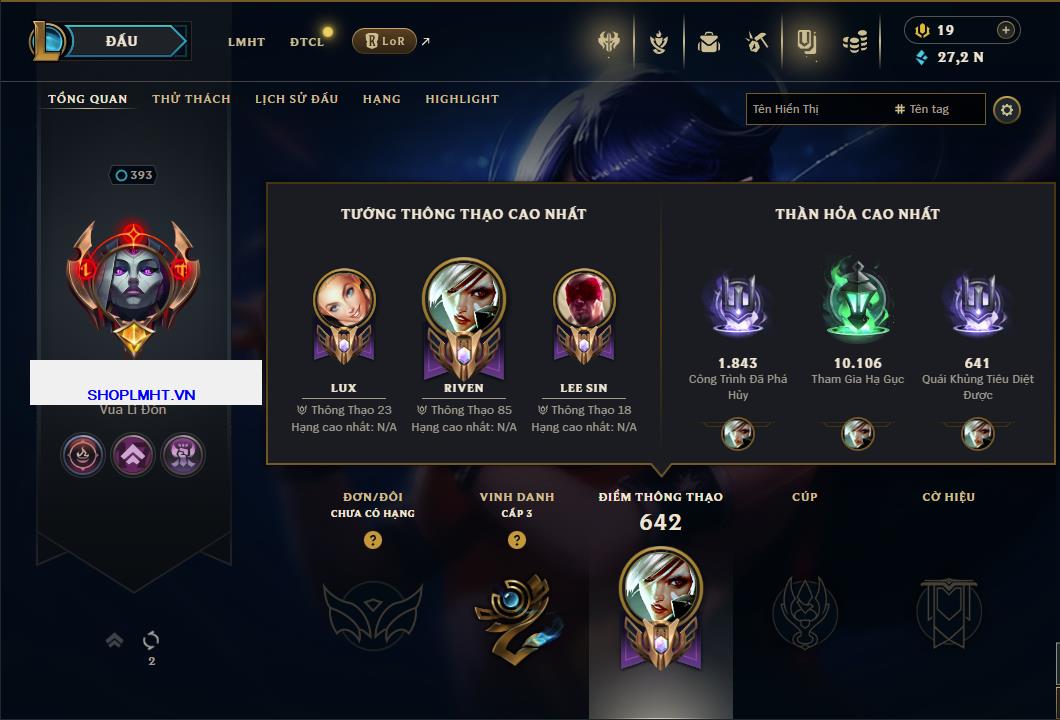The height and width of the screenshot is (720, 1060).
Task: Open the ĐƠN/ĐÔI rank help icon
Action: [373, 540]
